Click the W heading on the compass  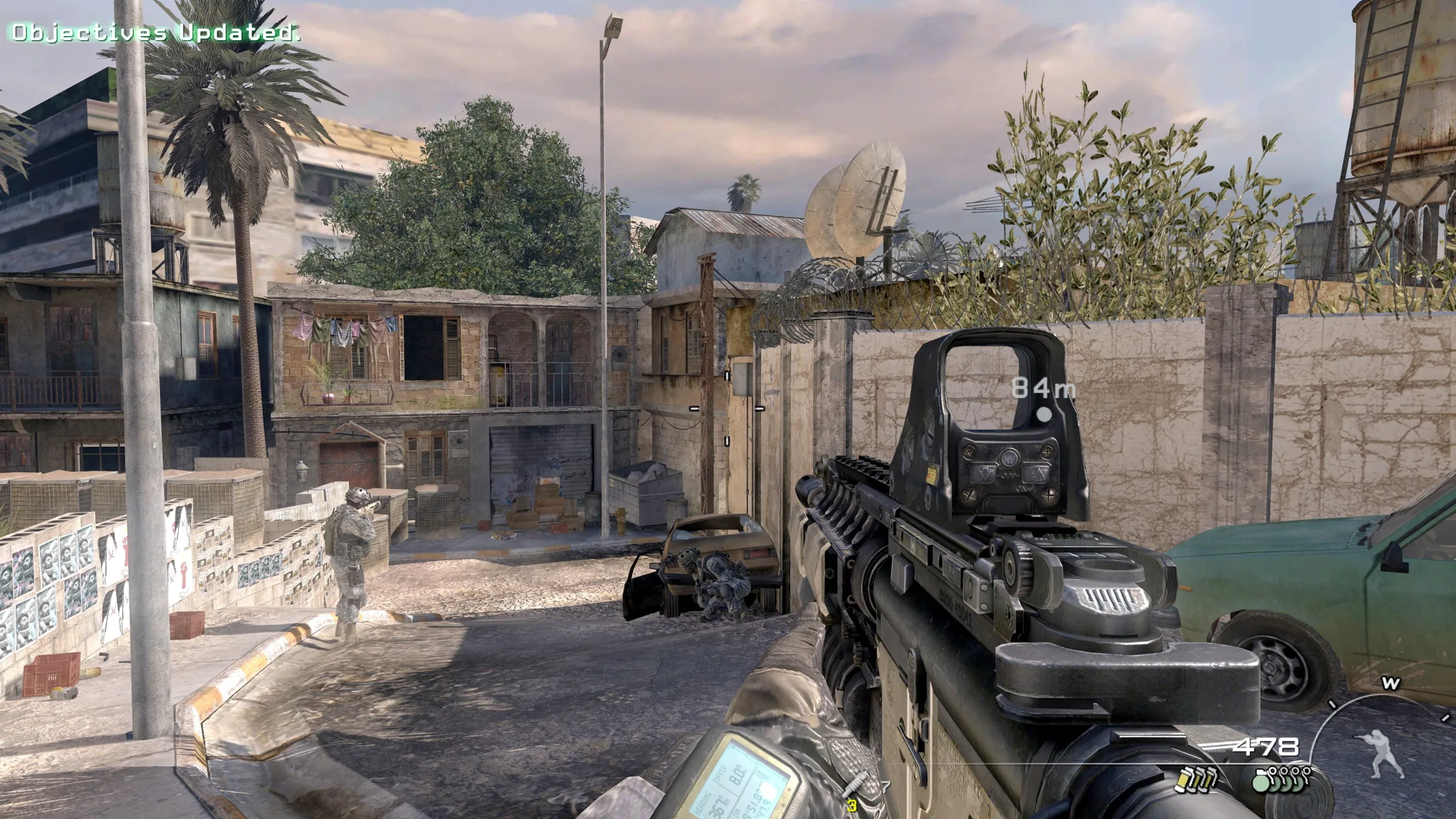(x=1390, y=683)
